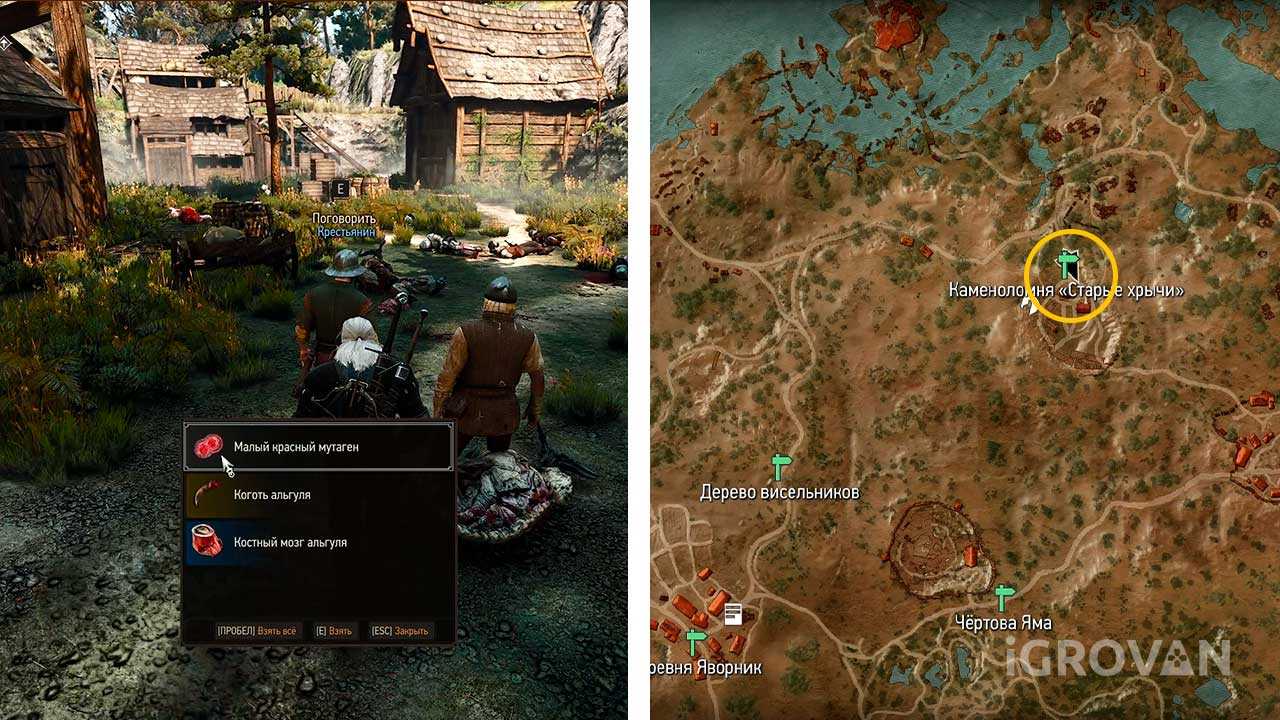Viewport: 1280px width, 720px height.
Task: Choose the Чёртова Яма signpost marker
Action: 1005,597
